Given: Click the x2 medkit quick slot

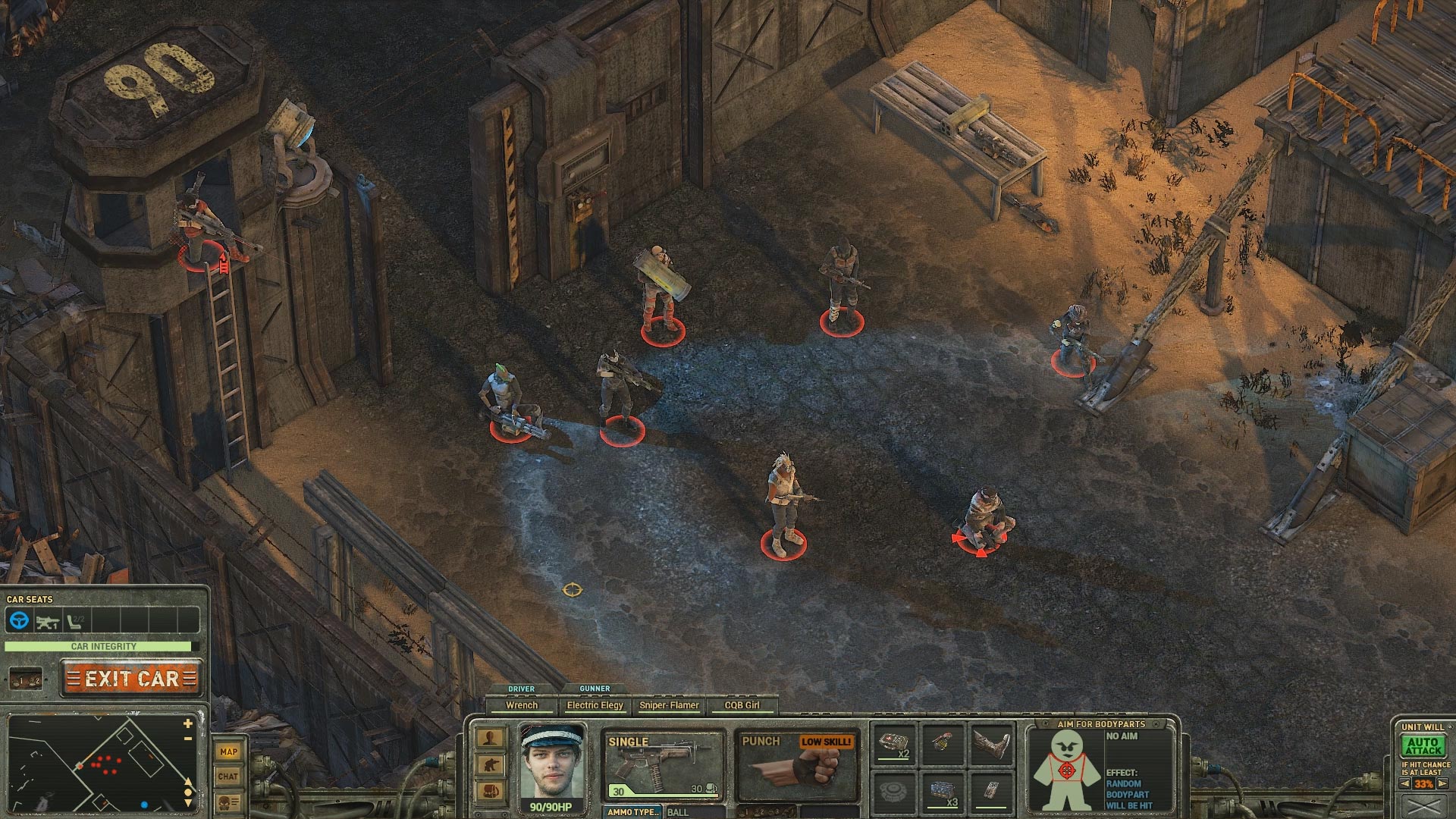Looking at the screenshot, I should 894,745.
